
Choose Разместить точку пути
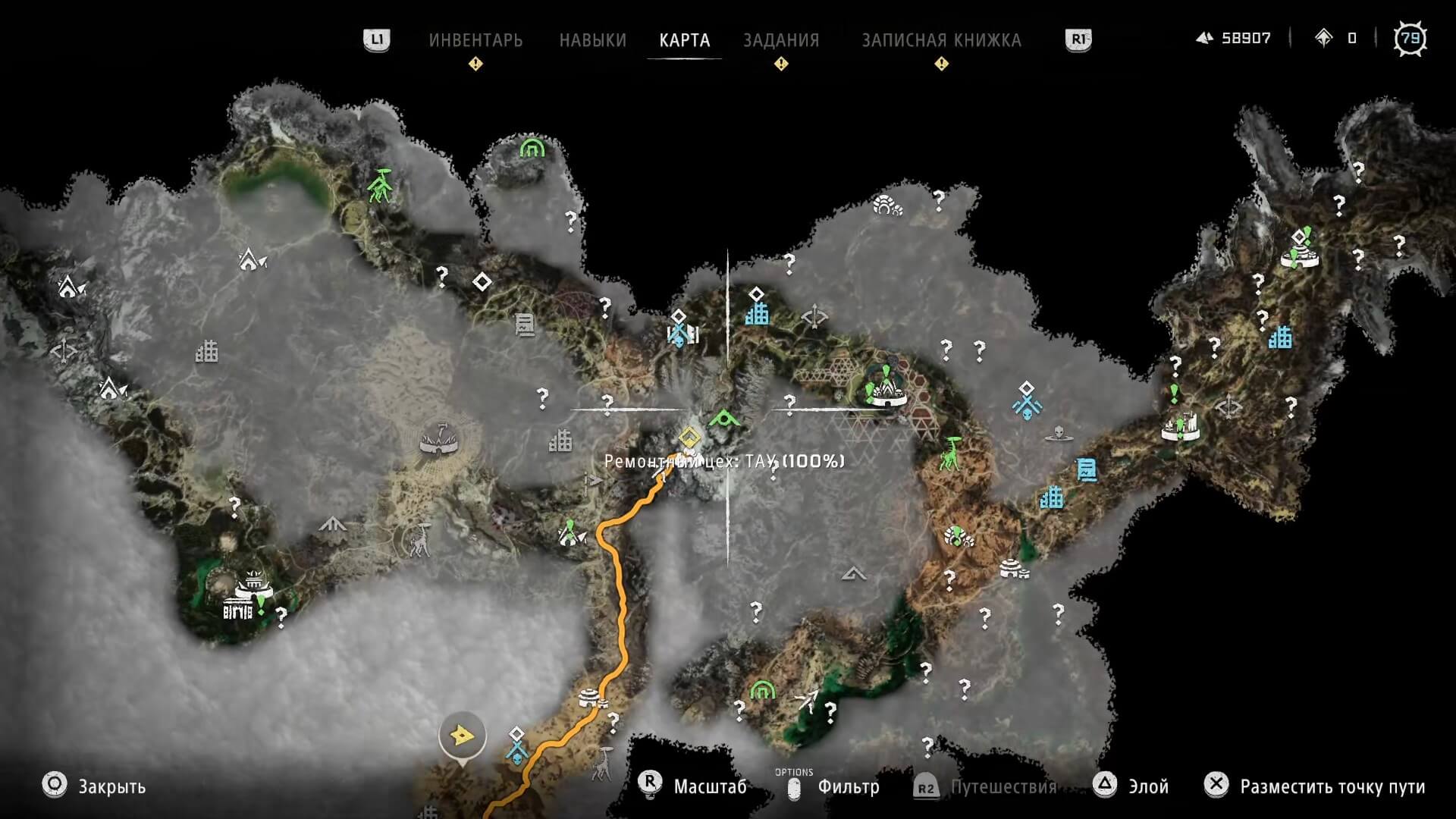[1332, 786]
